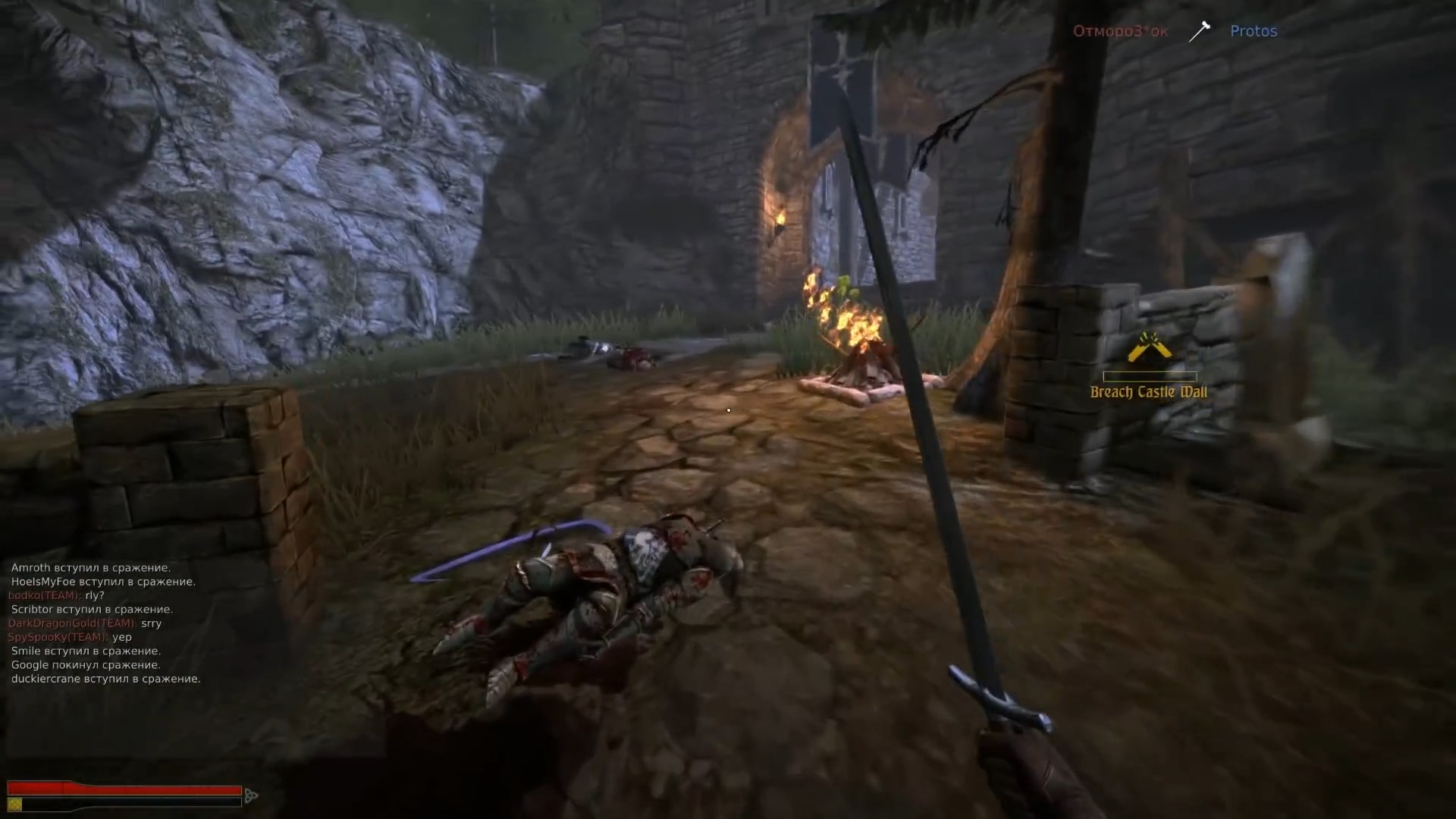Open the Отморо3*ок team scoreboard entry
Screen dimensions: 1456x819
(x=1120, y=31)
